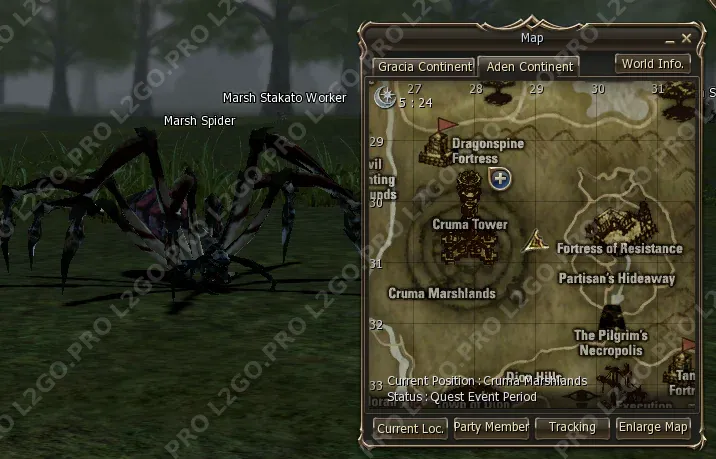Minimize the Map window
The width and height of the screenshot is (716, 459).
point(670,39)
